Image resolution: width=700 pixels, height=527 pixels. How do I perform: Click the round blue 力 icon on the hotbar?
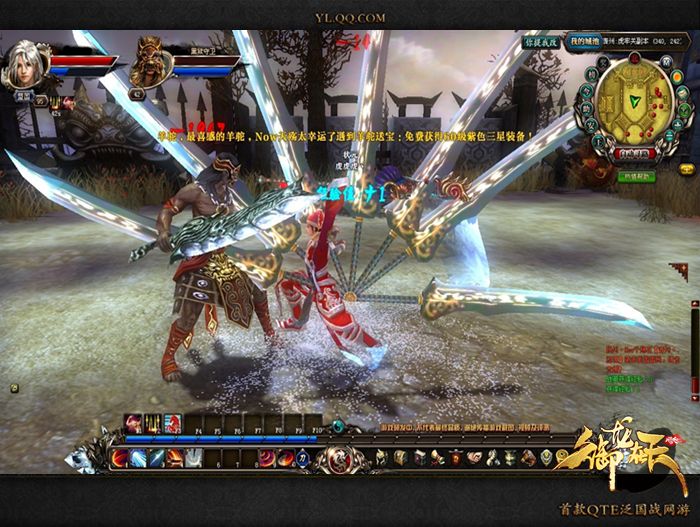point(300,457)
